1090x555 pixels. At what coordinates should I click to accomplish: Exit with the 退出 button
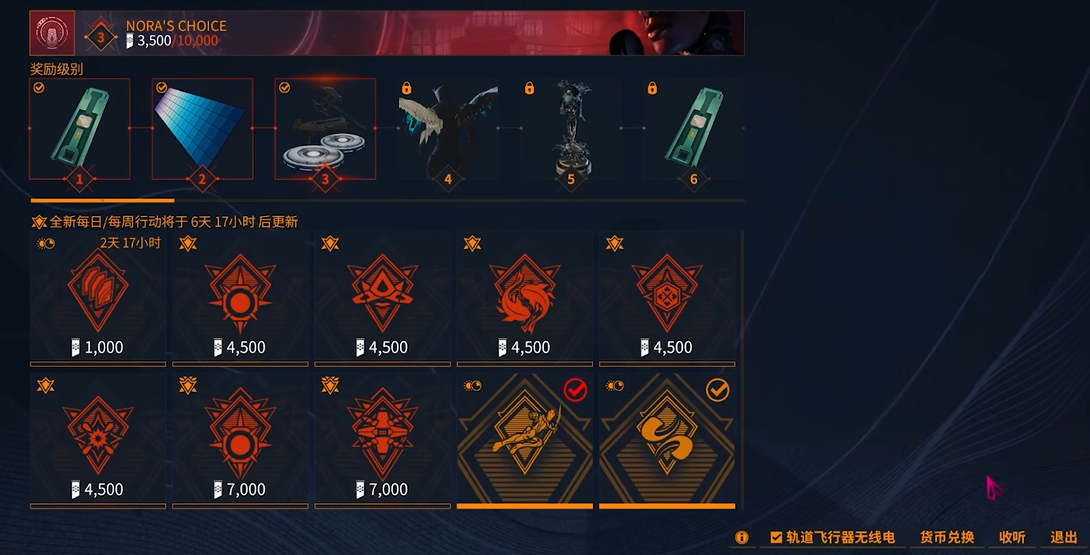tap(1064, 538)
